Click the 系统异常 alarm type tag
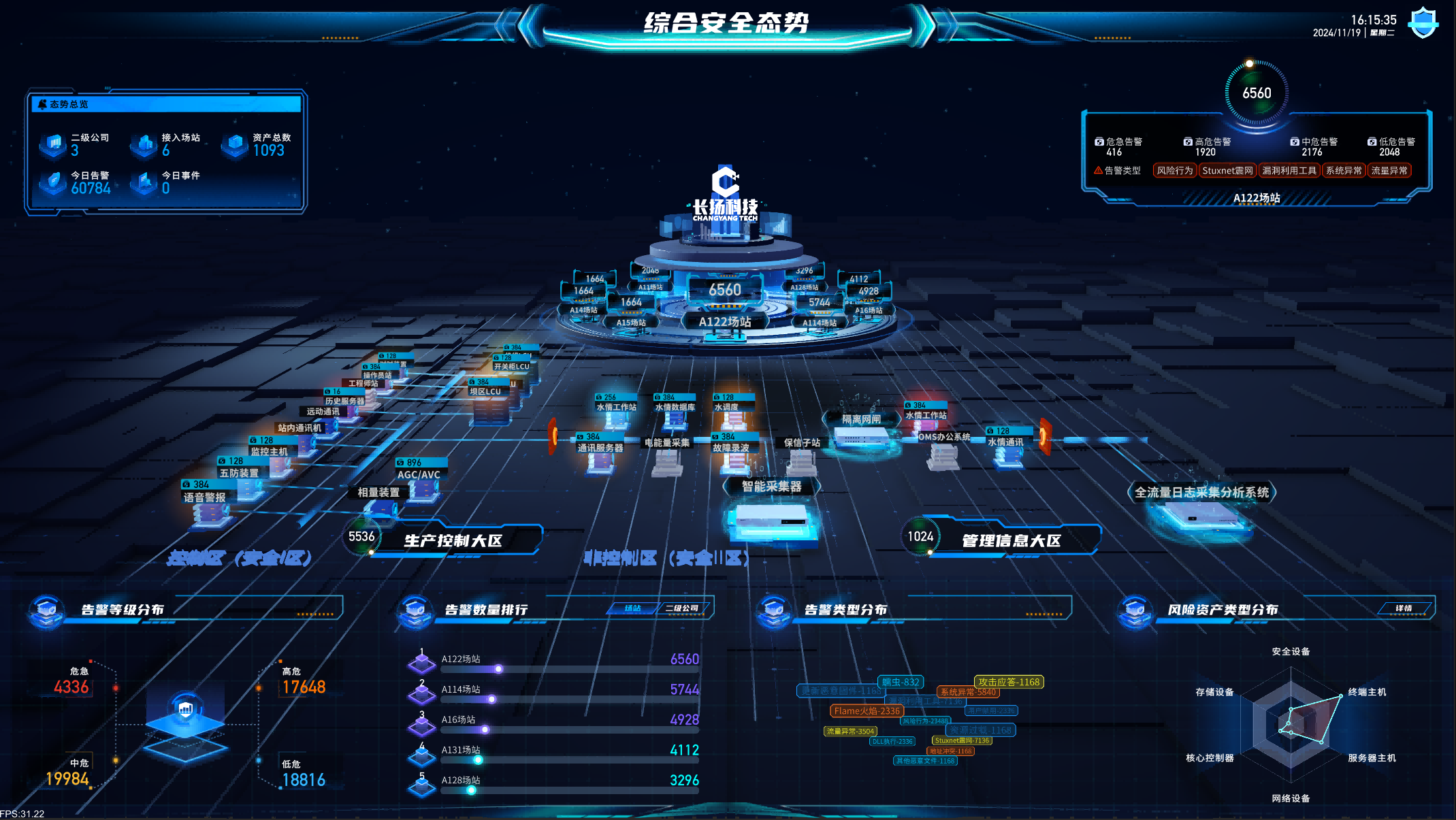 pyautogui.click(x=1344, y=171)
